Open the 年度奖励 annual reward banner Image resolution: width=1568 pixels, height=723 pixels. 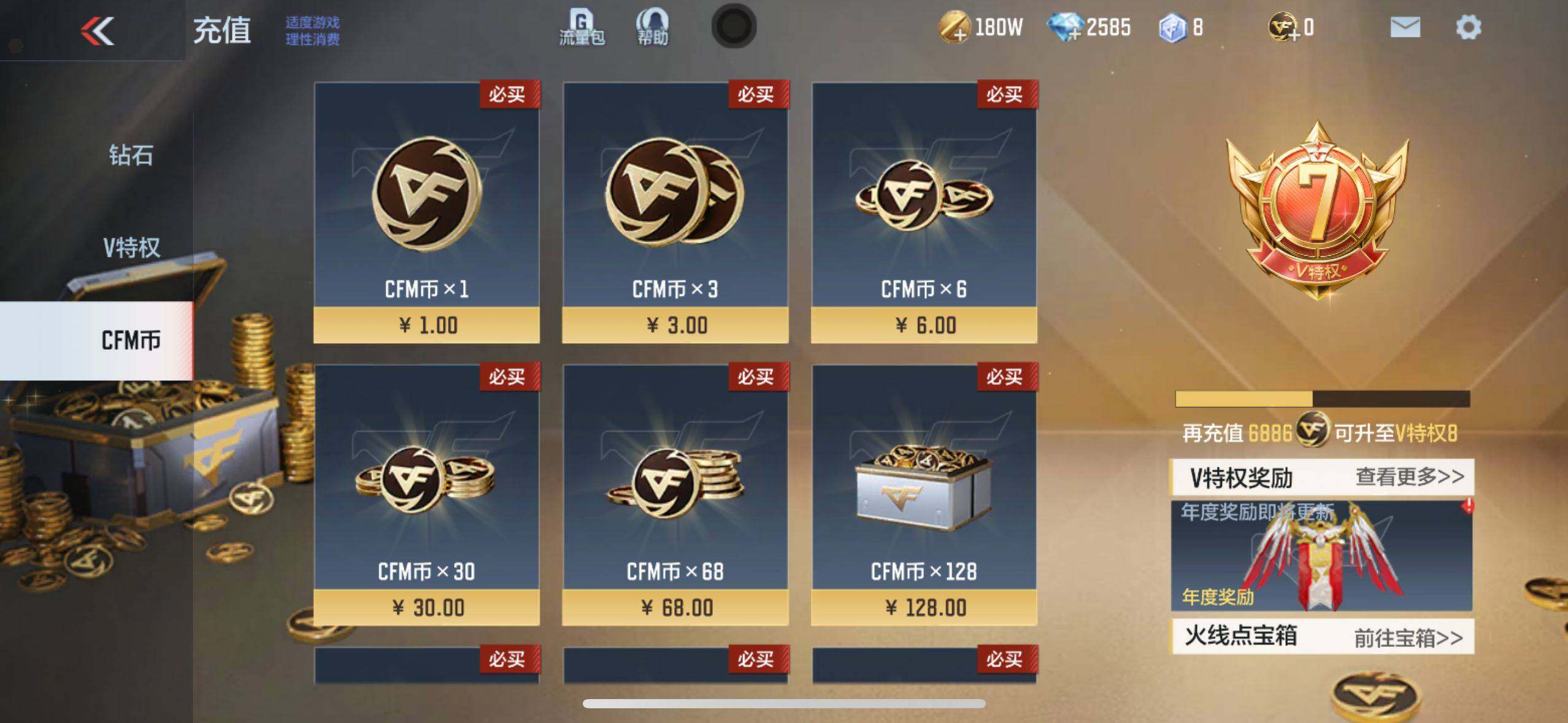[1321, 556]
